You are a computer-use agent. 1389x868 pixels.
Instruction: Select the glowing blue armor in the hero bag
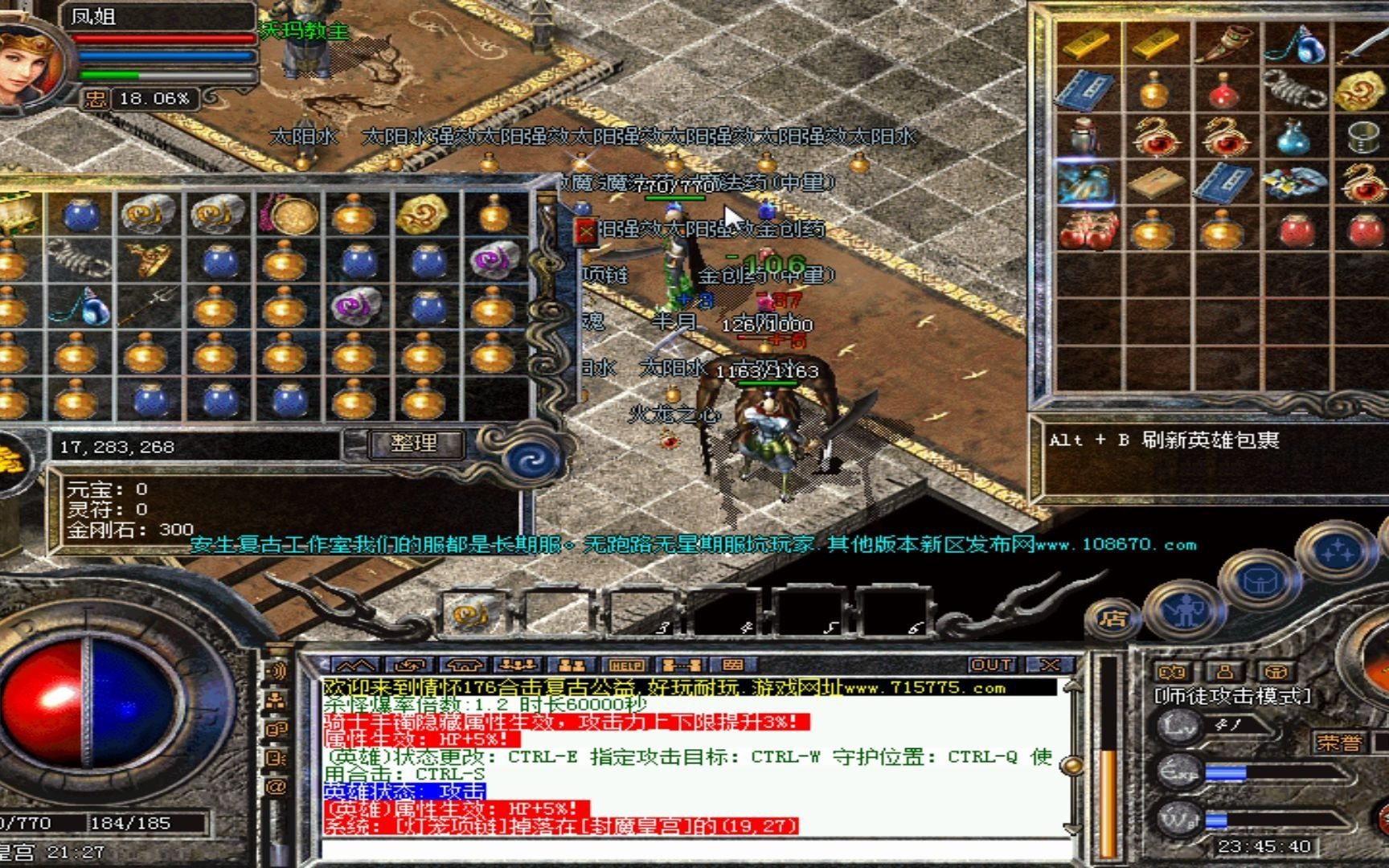pos(1084,183)
